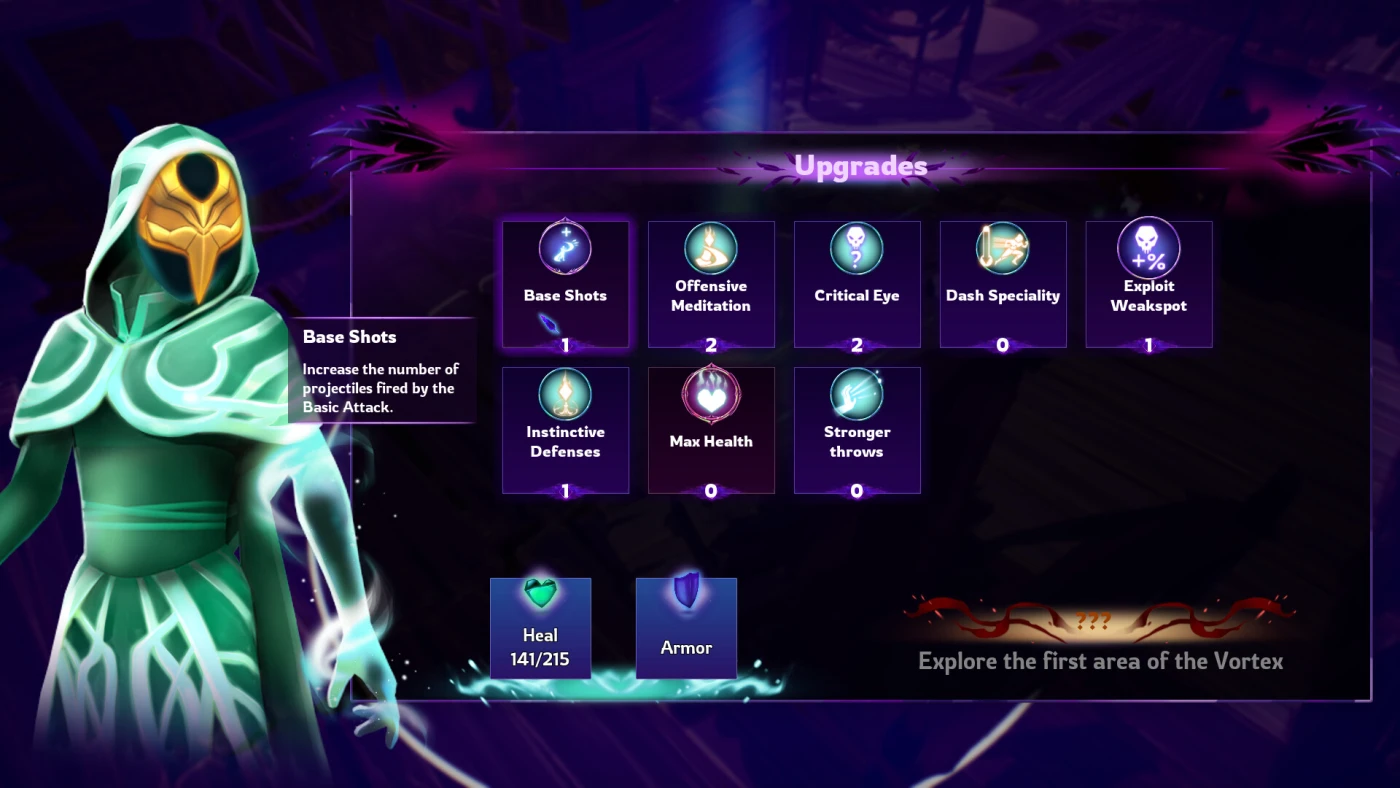Select the Base Shots upgrade
Image resolution: width=1400 pixels, height=788 pixels.
[x=565, y=284]
